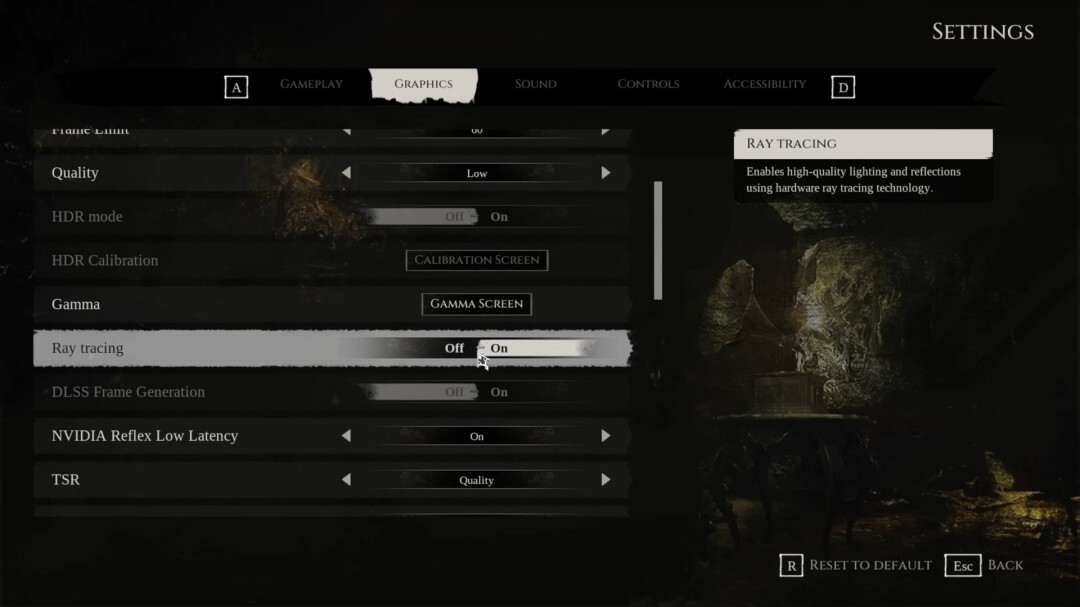Click the settings list scrollbar
The width and height of the screenshot is (1080, 607).
pos(657,240)
